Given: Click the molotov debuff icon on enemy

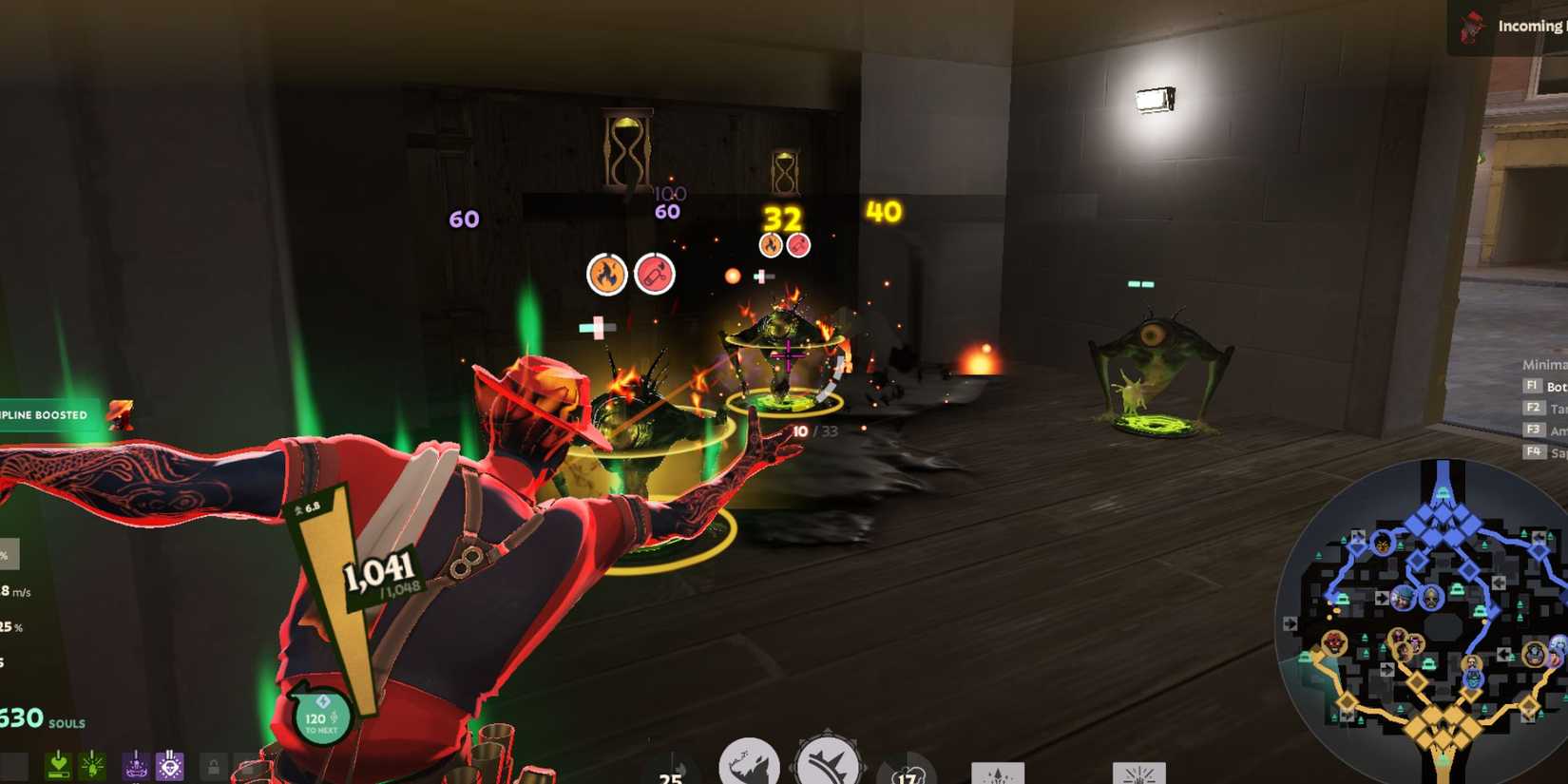Looking at the screenshot, I should (657, 273).
